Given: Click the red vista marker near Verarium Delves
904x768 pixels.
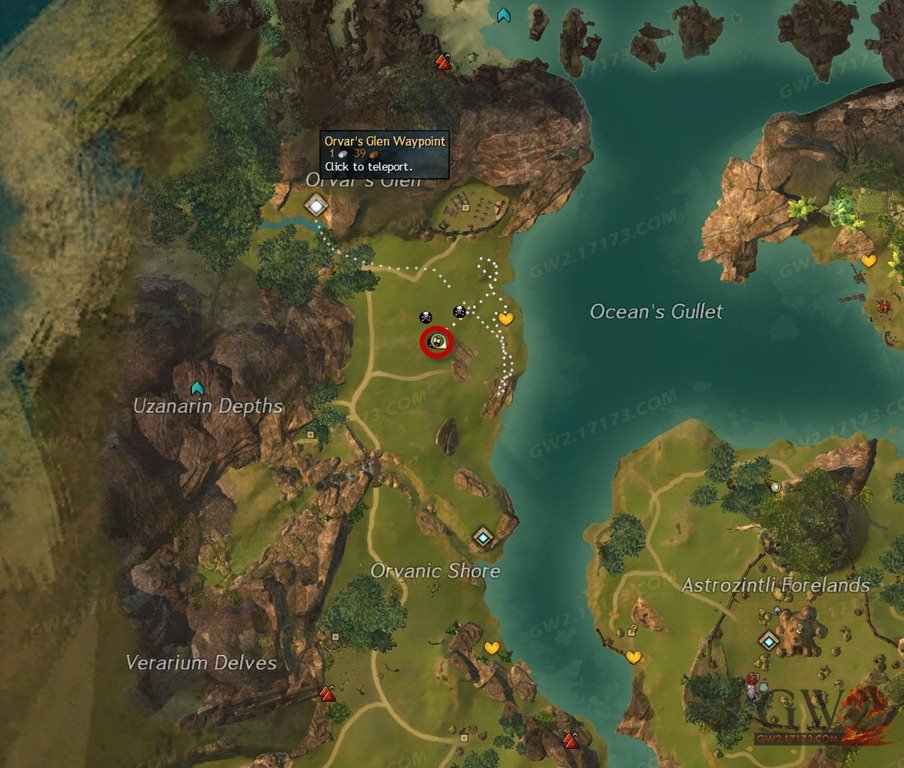Looking at the screenshot, I should [x=327, y=693].
